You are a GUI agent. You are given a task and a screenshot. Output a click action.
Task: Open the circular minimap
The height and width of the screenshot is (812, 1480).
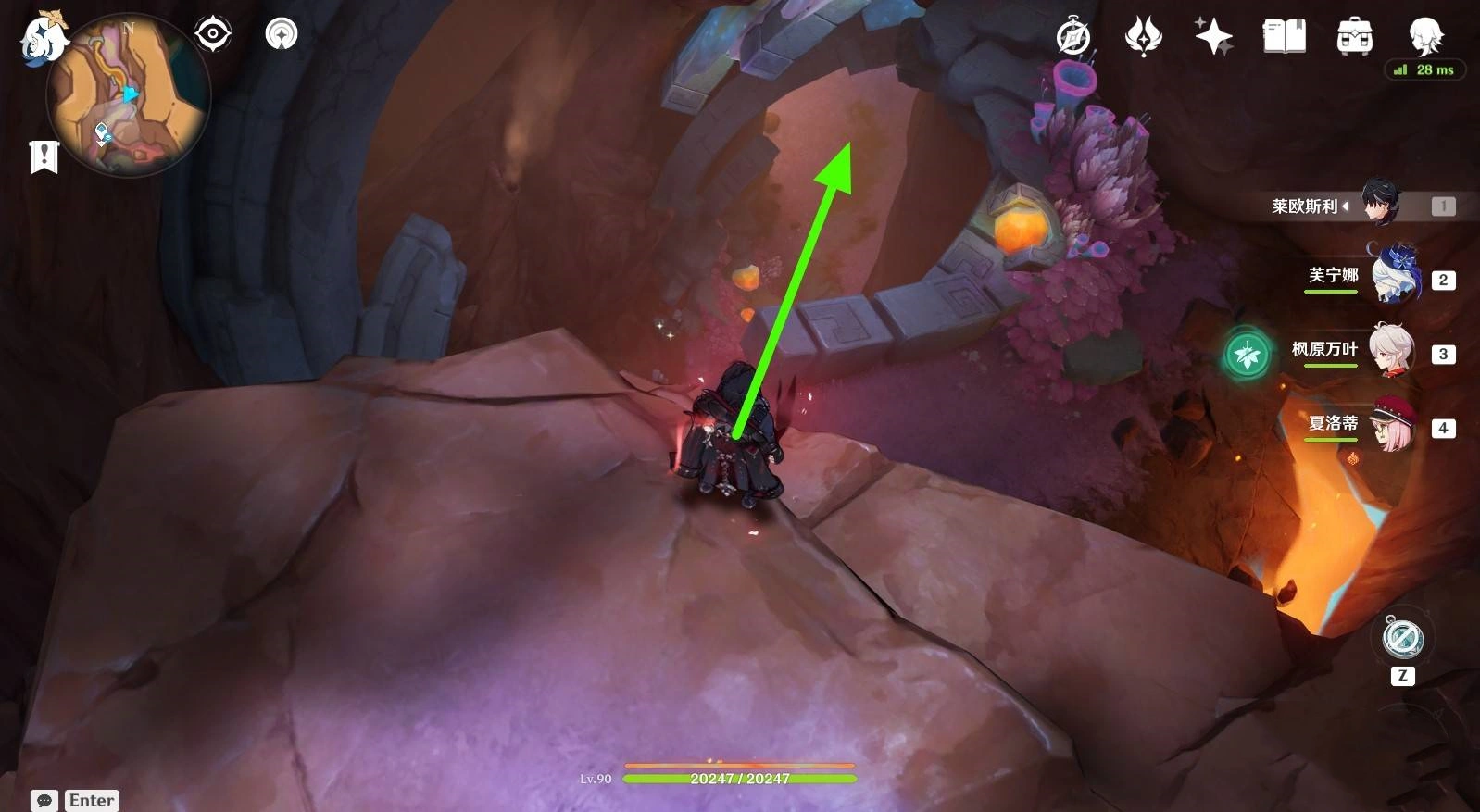click(x=128, y=94)
